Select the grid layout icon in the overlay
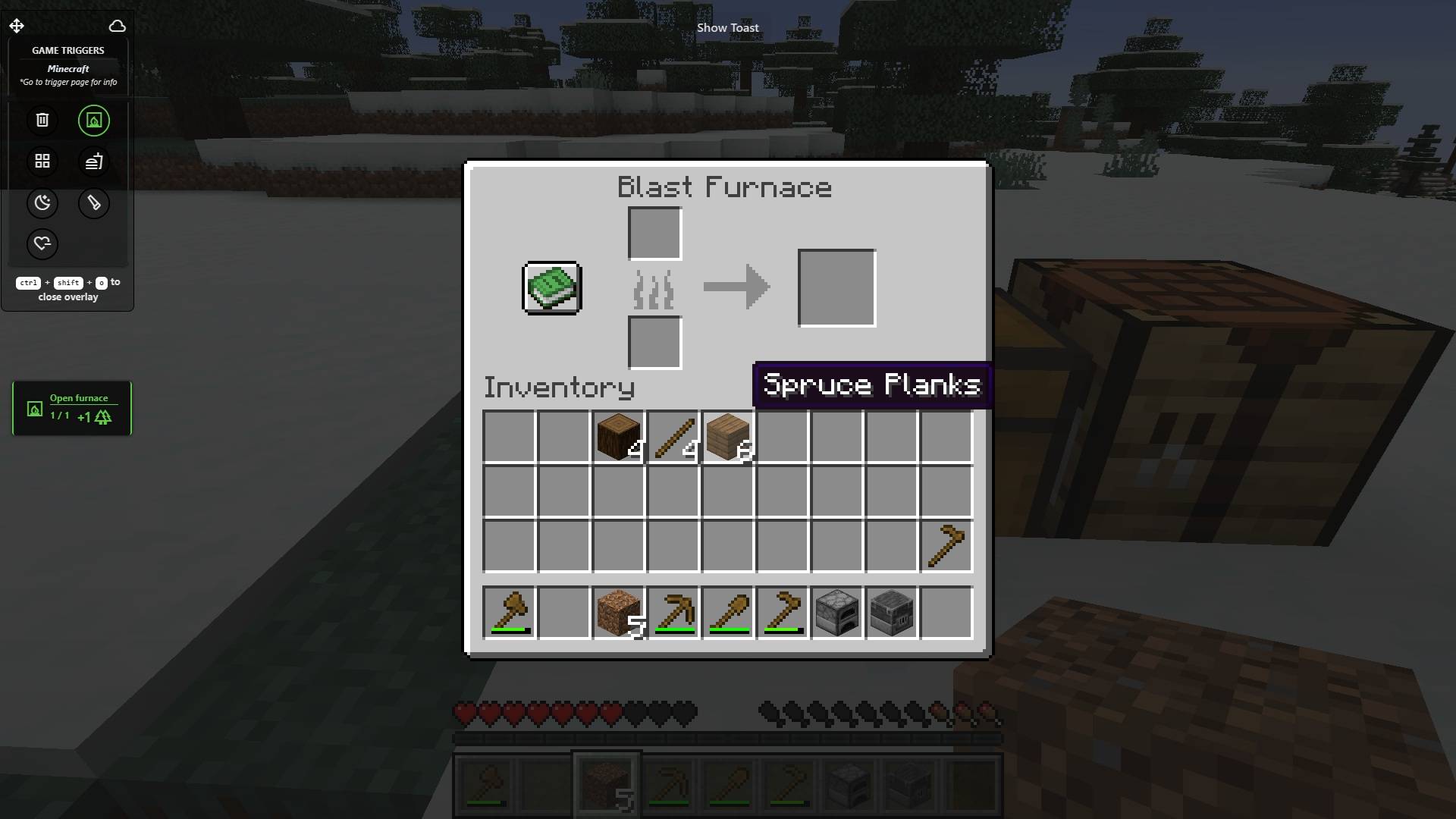Image resolution: width=1456 pixels, height=819 pixels. pyautogui.click(x=42, y=161)
